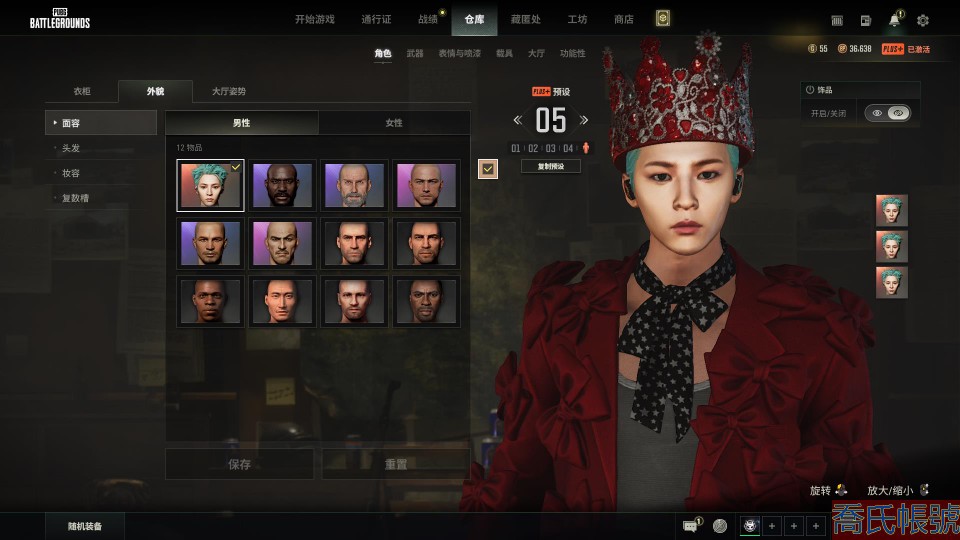The width and height of the screenshot is (960, 540).
Task: Pick the teal-haired face thumbnail in the grid
Action: click(x=210, y=185)
